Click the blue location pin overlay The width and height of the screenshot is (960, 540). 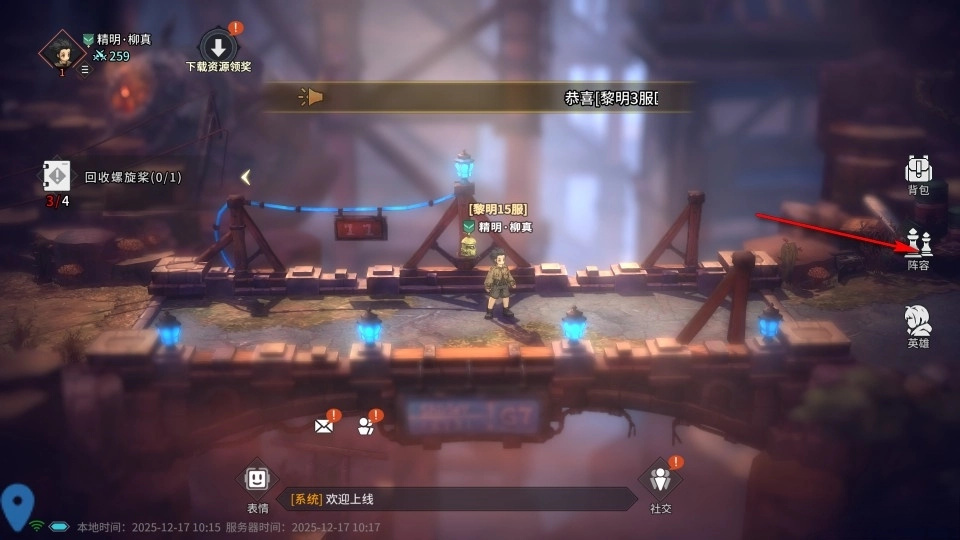(x=17, y=506)
